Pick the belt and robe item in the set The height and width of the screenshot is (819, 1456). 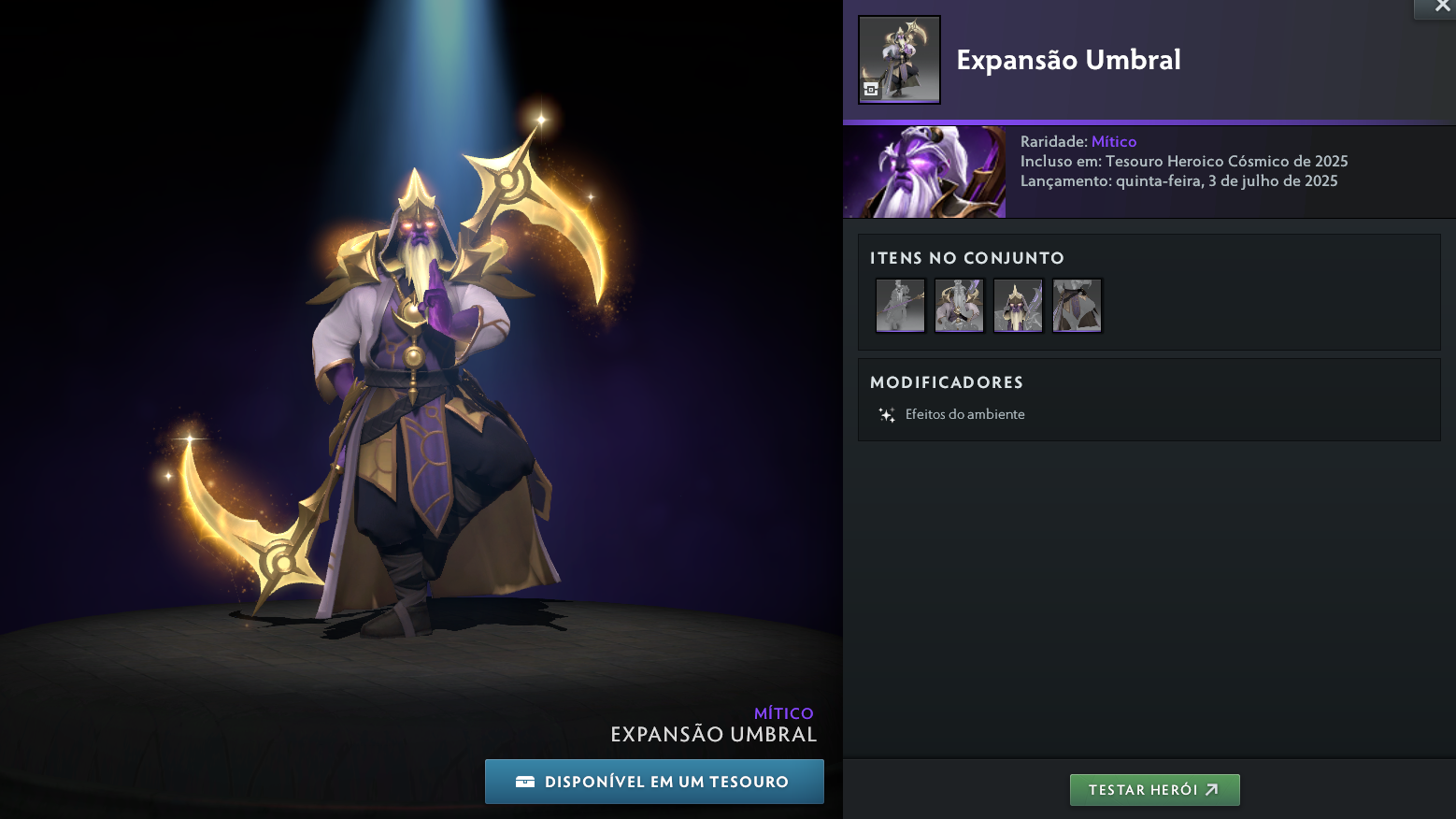[1077, 305]
